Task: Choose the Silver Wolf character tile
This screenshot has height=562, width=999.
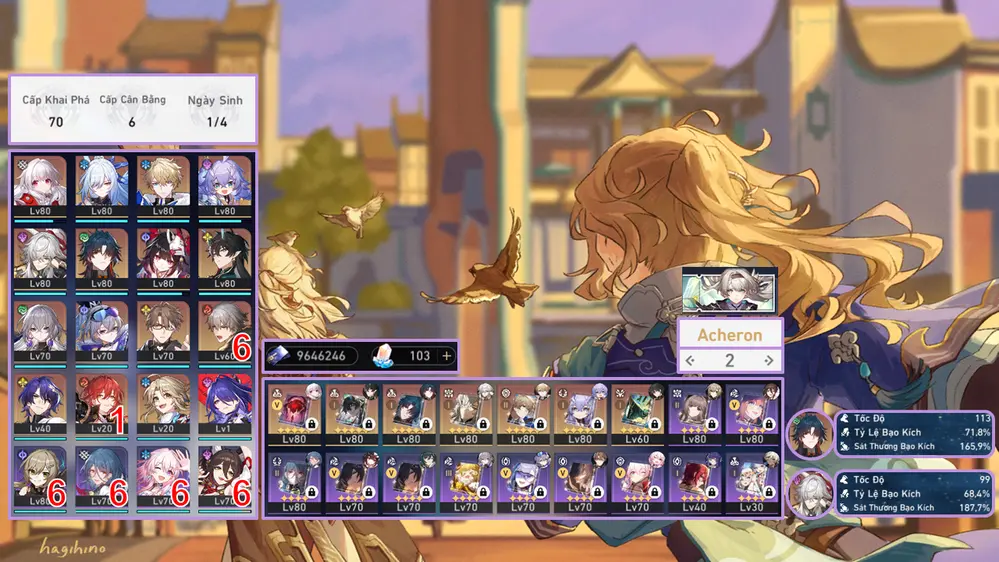Action: tap(101, 329)
